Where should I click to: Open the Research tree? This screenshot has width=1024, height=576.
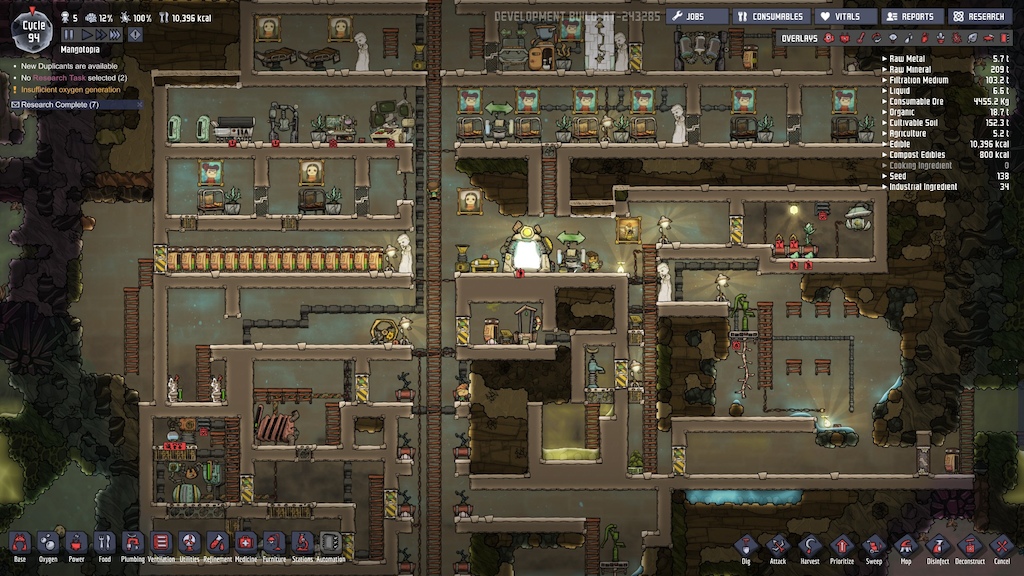click(x=978, y=16)
